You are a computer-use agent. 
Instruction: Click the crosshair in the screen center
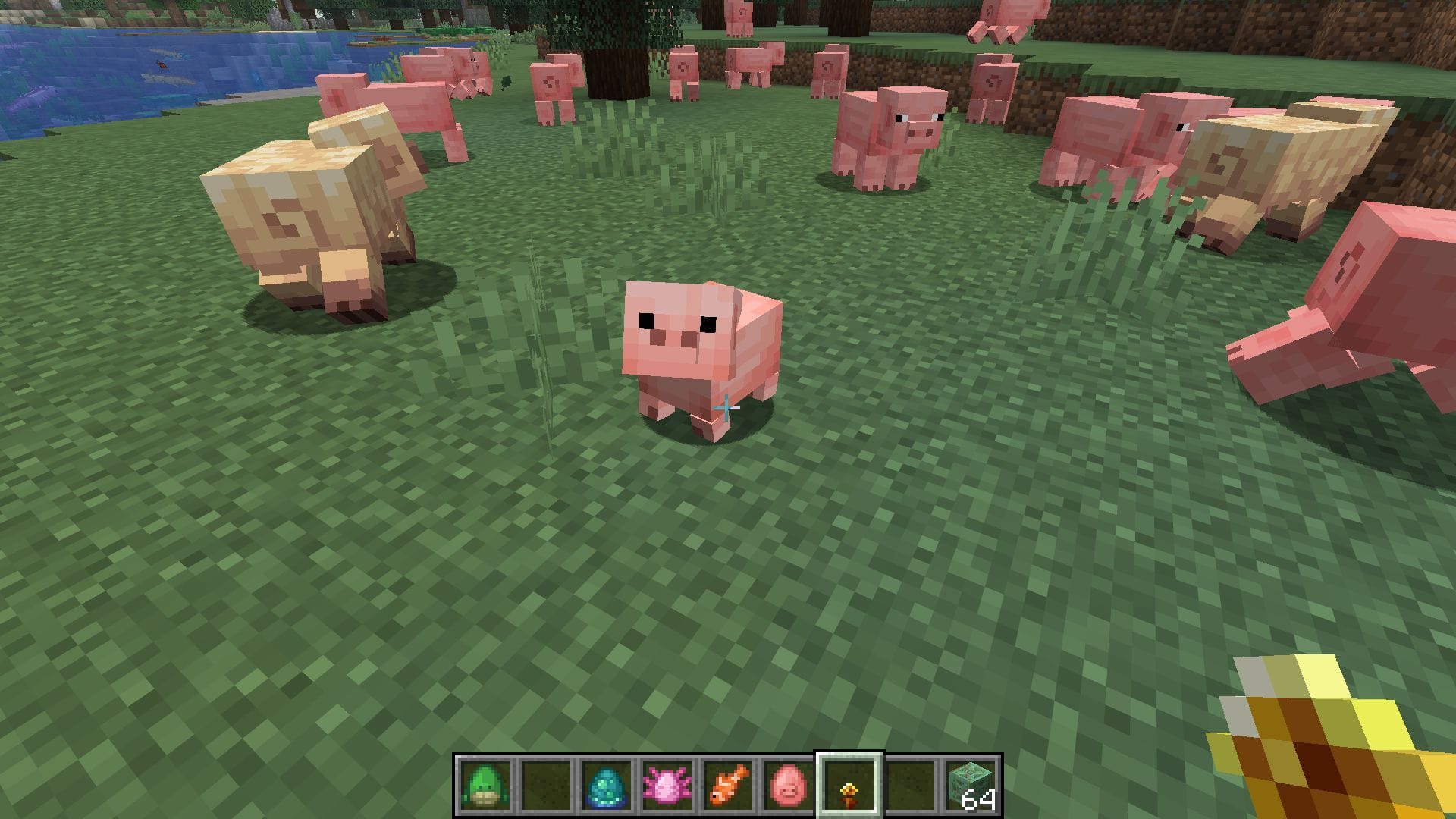(x=728, y=409)
